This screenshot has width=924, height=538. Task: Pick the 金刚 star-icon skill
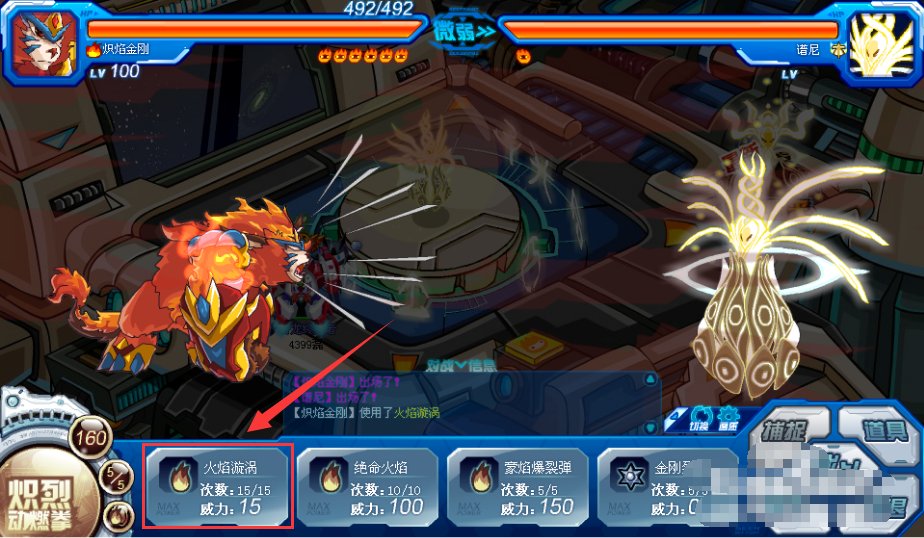(667, 487)
